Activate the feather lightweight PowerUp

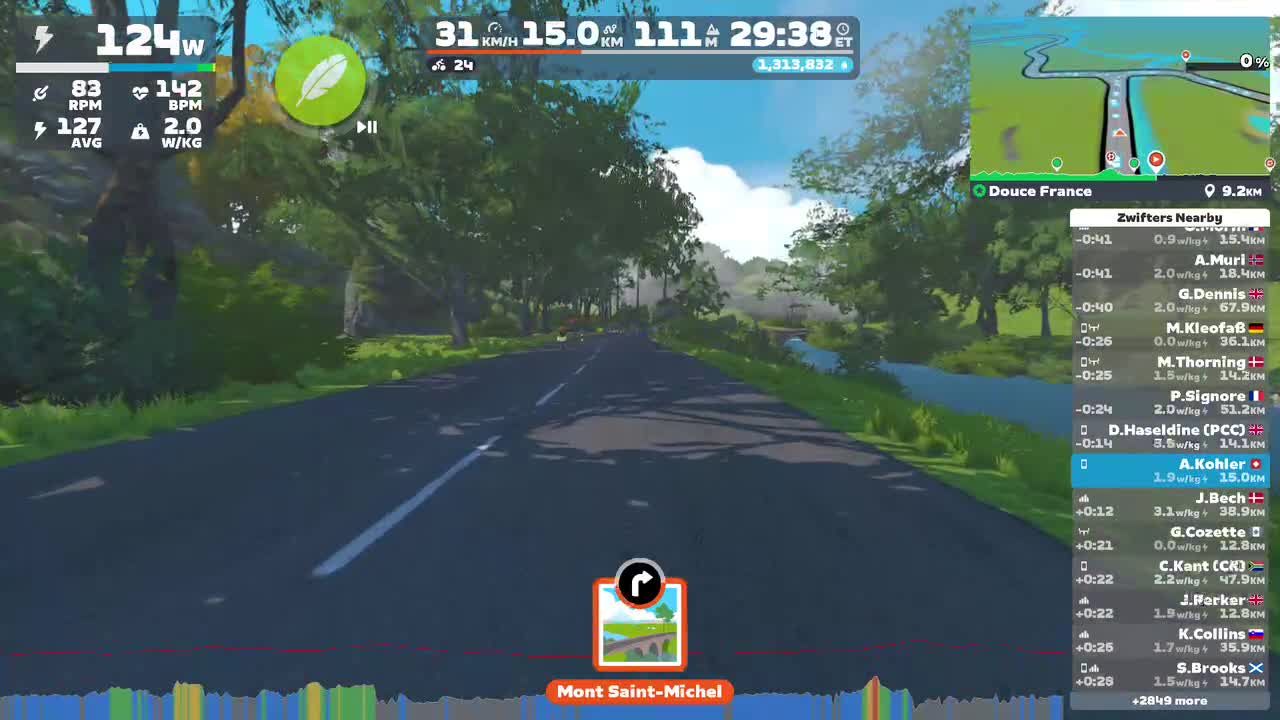[320, 82]
